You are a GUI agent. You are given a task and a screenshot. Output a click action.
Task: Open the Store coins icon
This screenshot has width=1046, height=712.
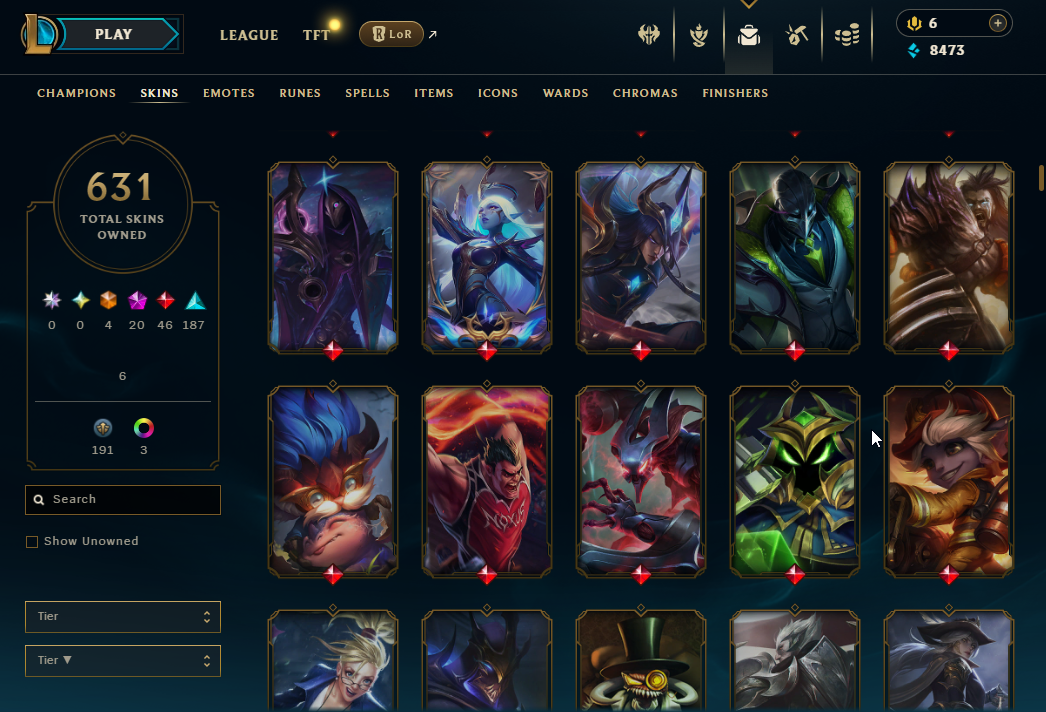[847, 36]
